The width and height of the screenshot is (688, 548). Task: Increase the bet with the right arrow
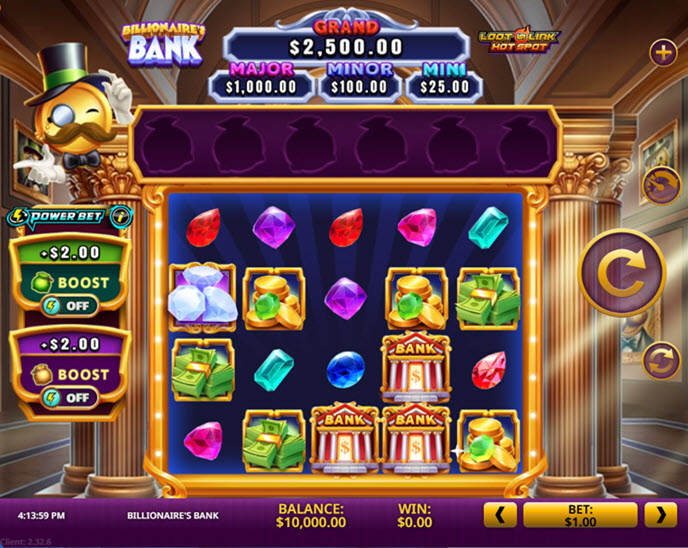(x=660, y=515)
